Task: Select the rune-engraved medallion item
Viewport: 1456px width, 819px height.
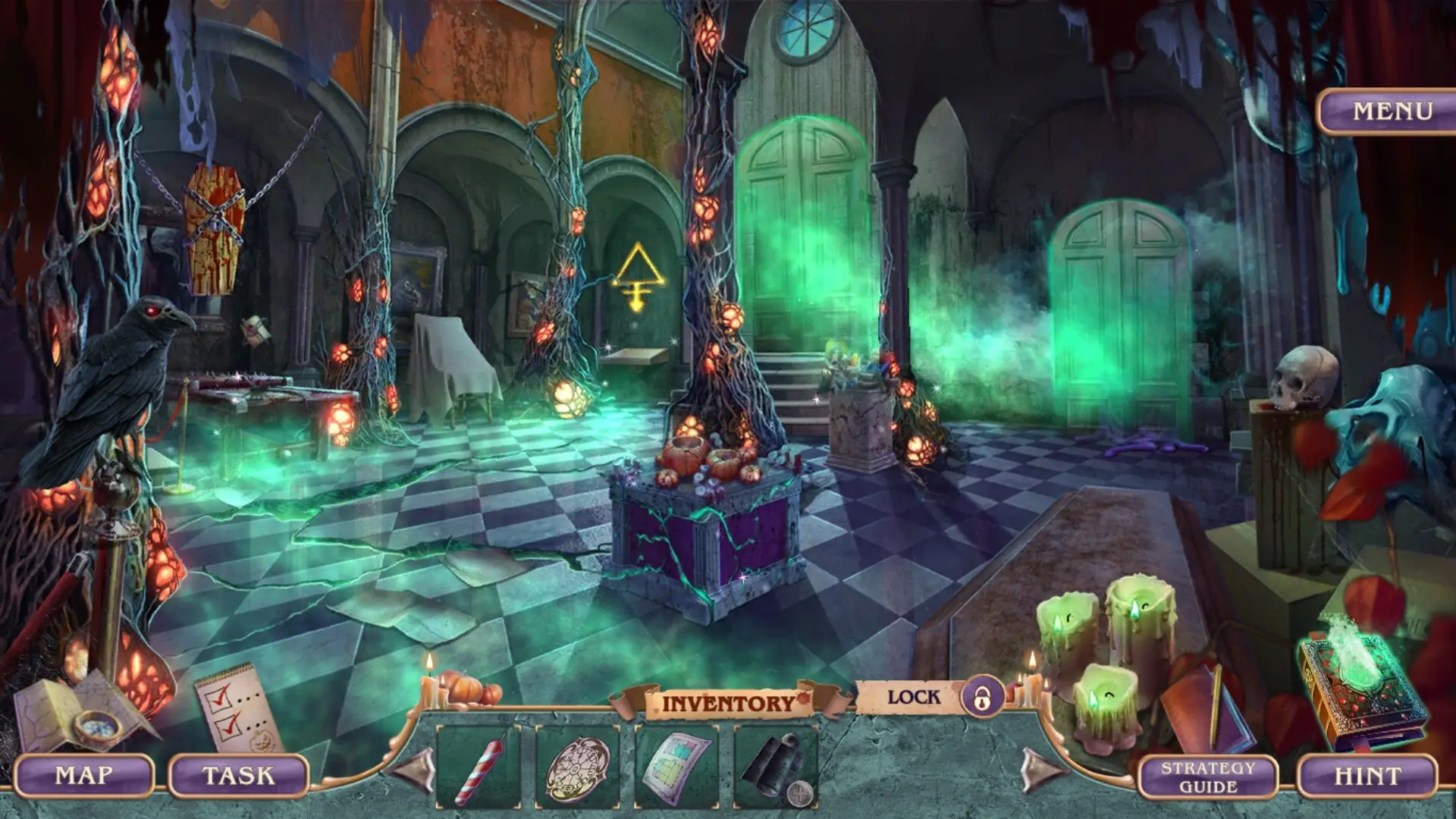Action: pos(577,767)
